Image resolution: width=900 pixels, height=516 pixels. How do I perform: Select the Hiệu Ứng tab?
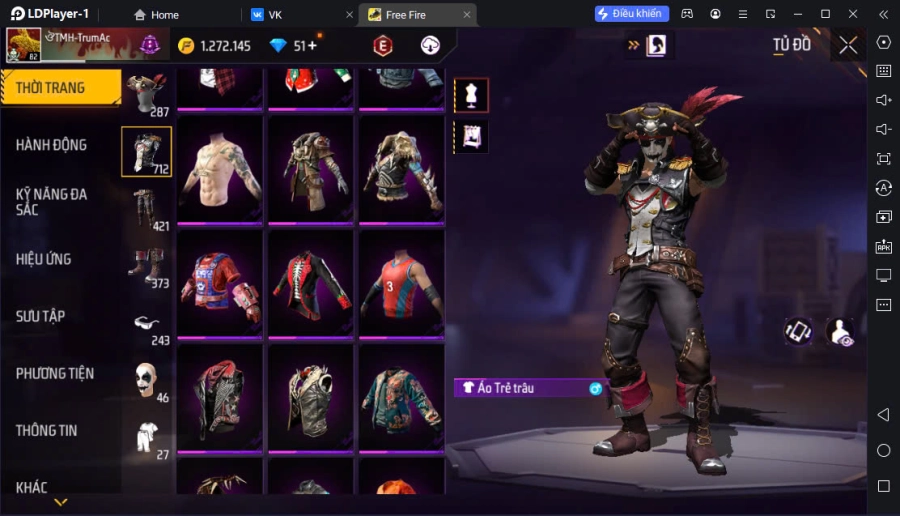[x=44, y=259]
